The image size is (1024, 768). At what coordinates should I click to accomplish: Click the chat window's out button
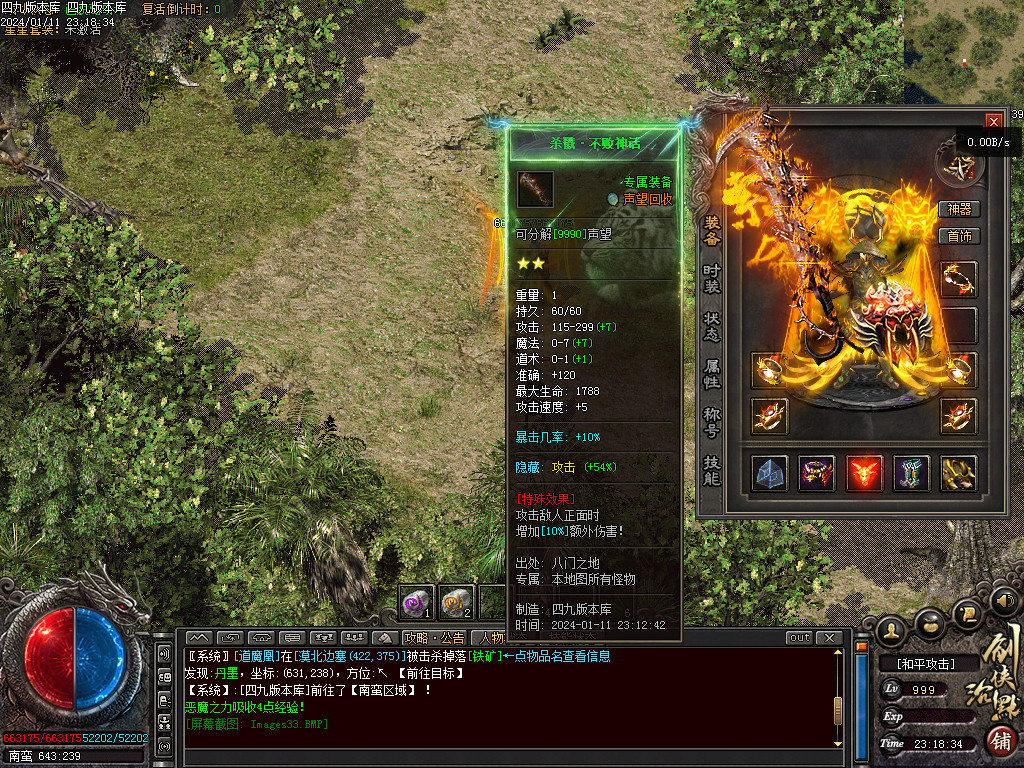799,638
